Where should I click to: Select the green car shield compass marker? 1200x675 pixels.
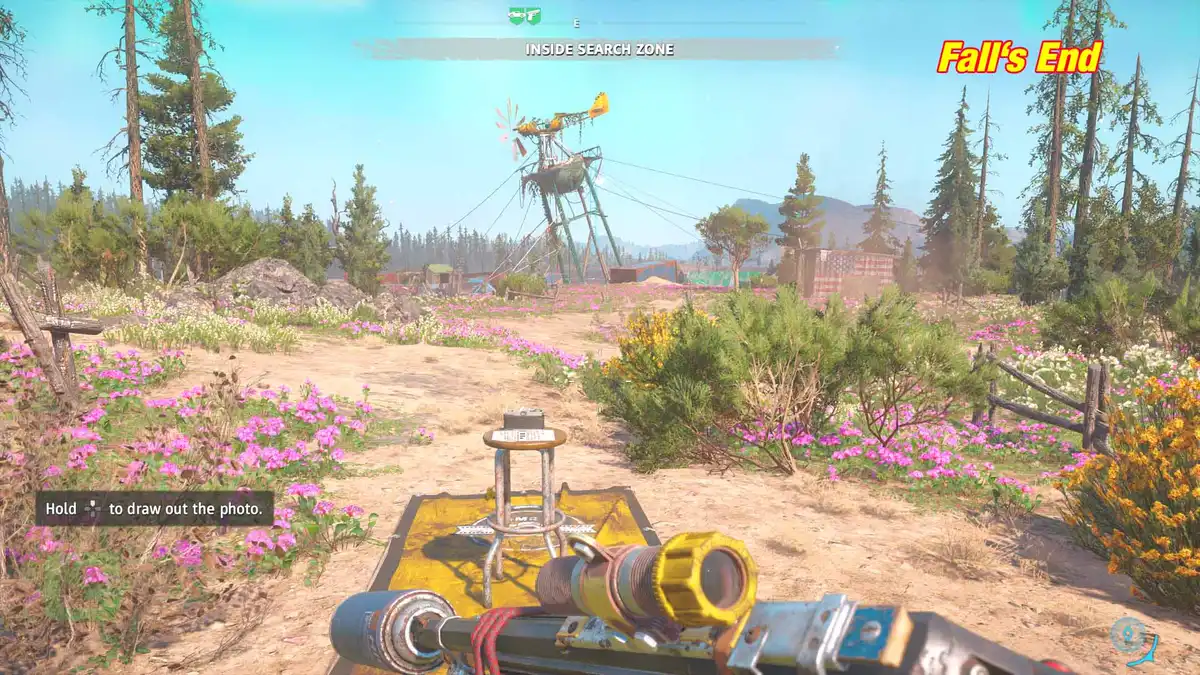pyautogui.click(x=516, y=16)
